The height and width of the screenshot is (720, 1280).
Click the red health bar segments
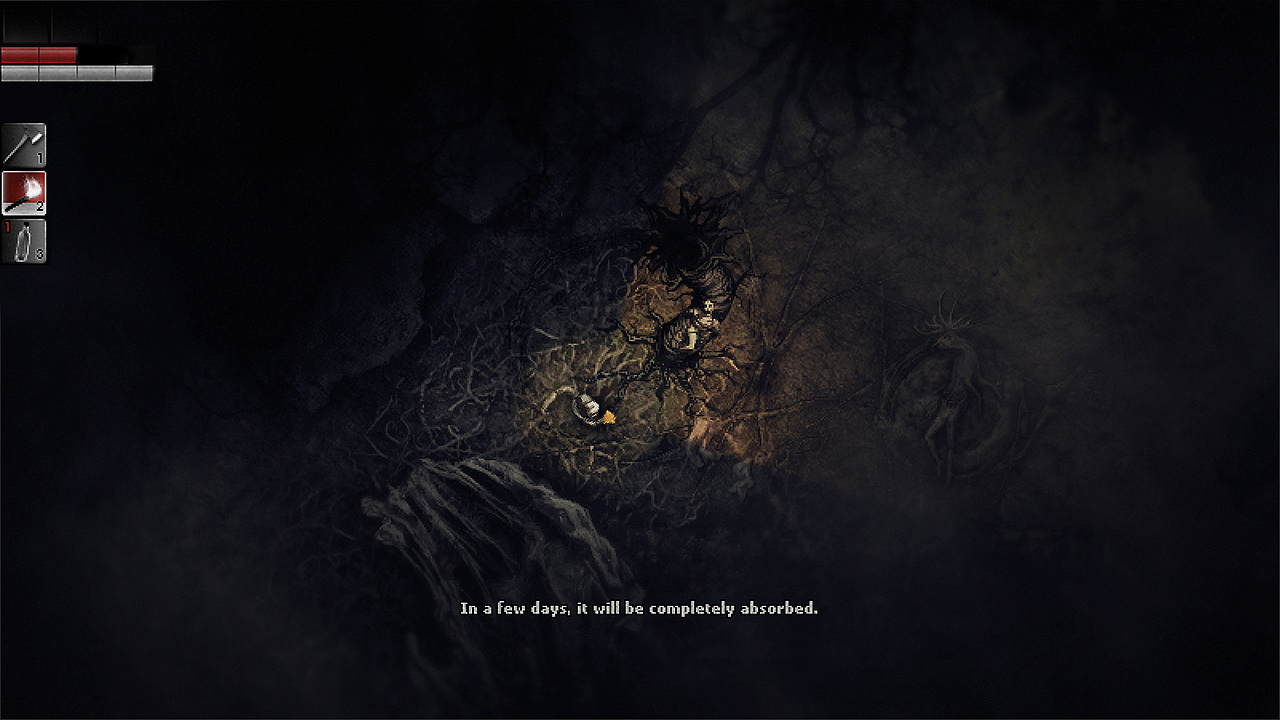[x=38, y=55]
